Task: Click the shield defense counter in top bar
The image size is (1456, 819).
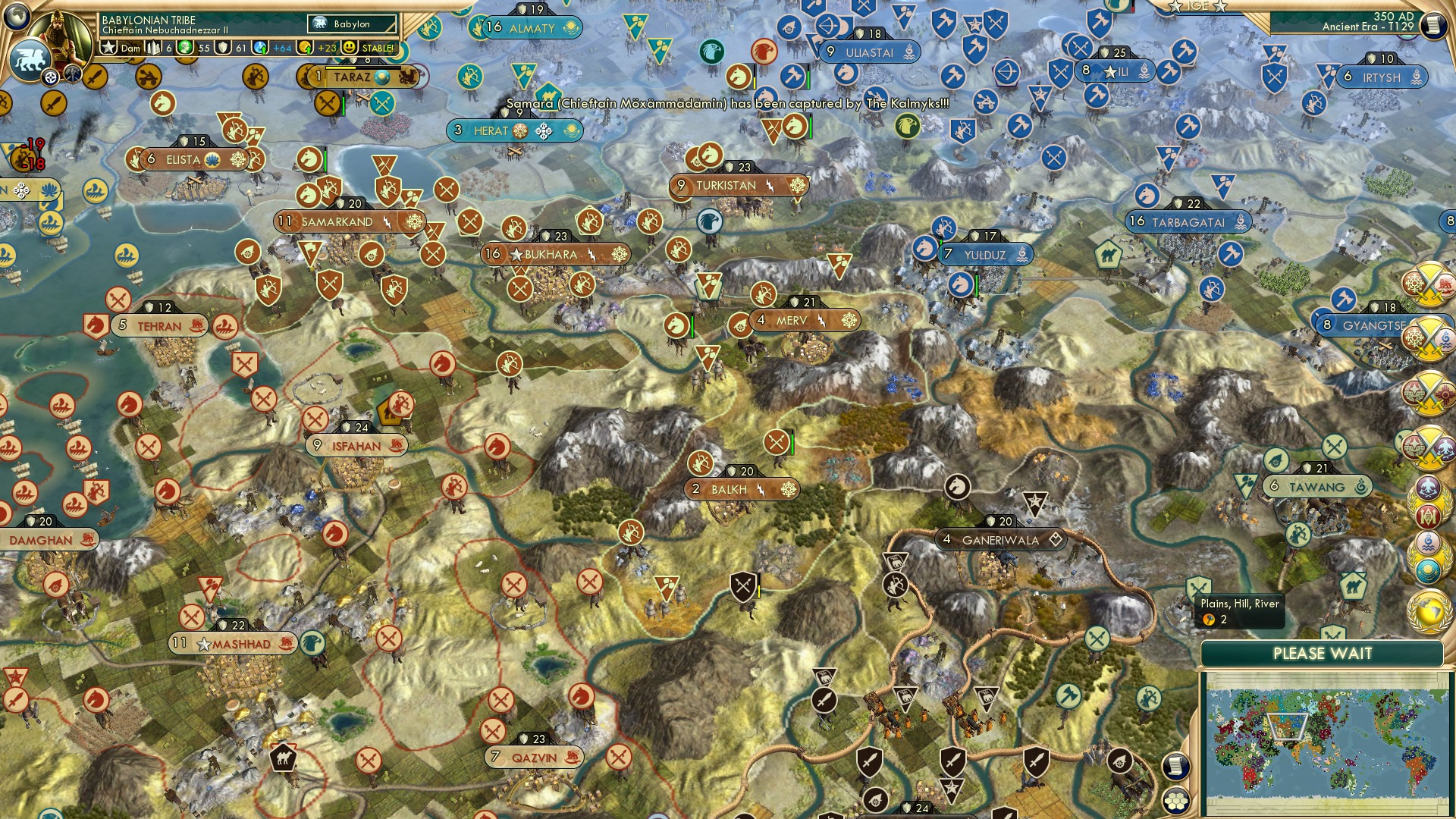Action: 224,48
